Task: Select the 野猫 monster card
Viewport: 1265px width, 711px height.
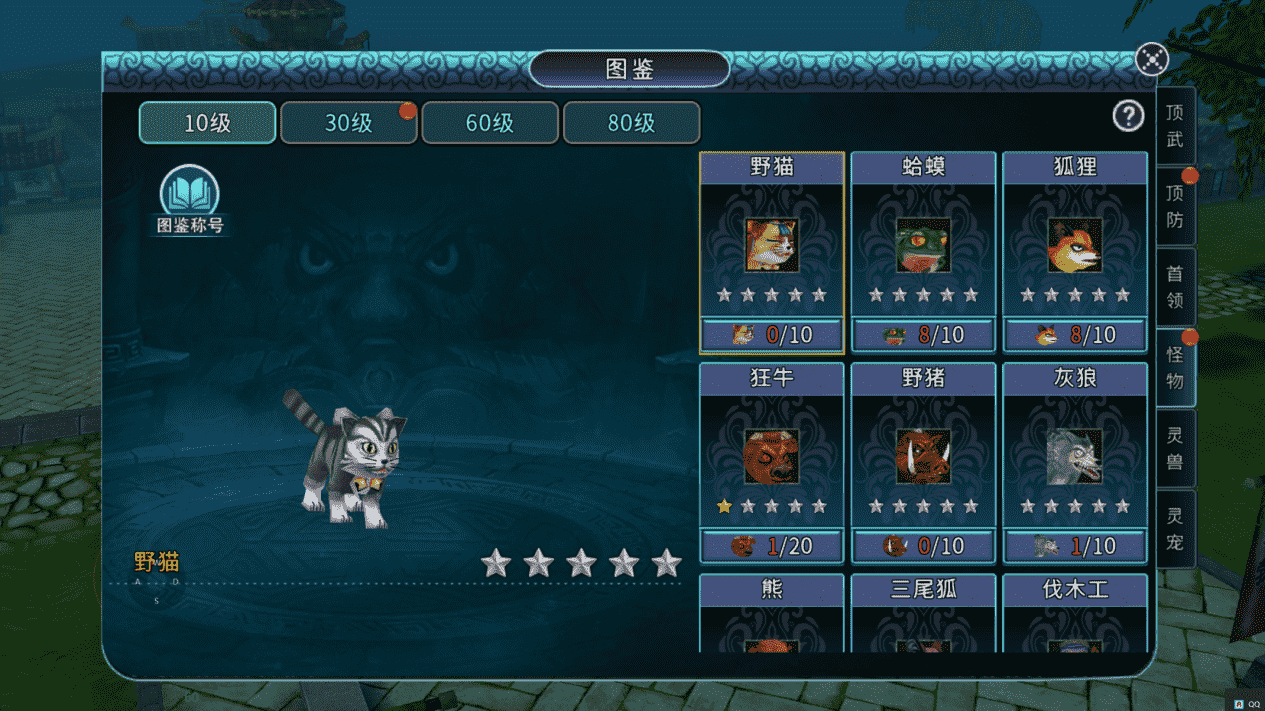Action: (x=772, y=252)
